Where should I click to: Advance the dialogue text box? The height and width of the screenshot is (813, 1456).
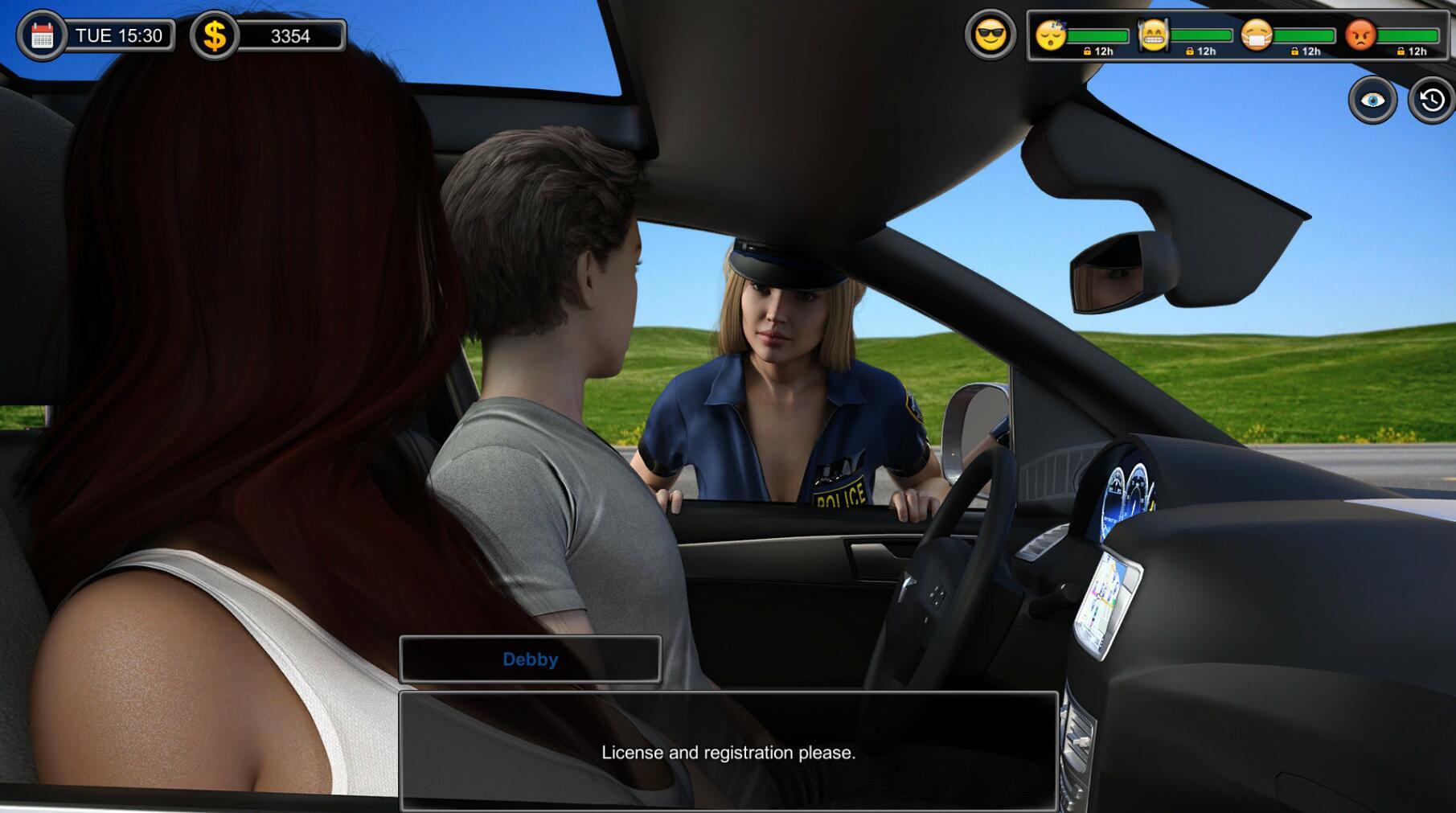(728, 751)
